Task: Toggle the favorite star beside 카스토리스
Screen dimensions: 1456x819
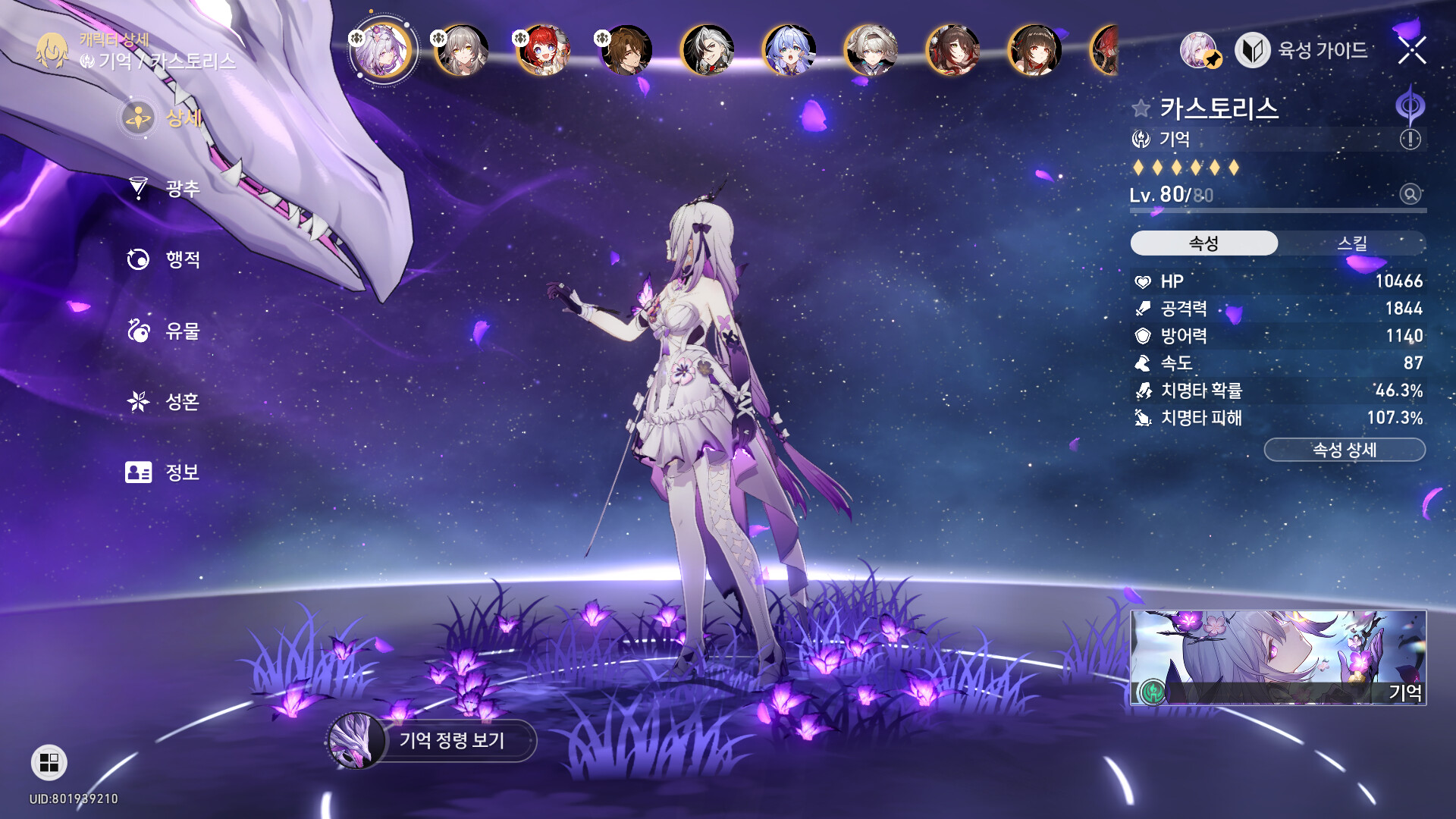Action: pyautogui.click(x=1141, y=108)
